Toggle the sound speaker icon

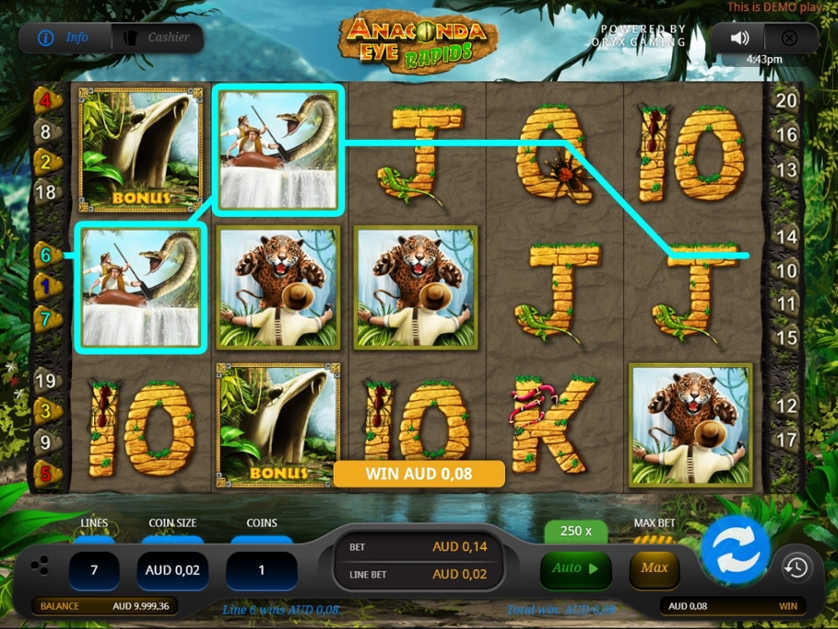click(739, 38)
